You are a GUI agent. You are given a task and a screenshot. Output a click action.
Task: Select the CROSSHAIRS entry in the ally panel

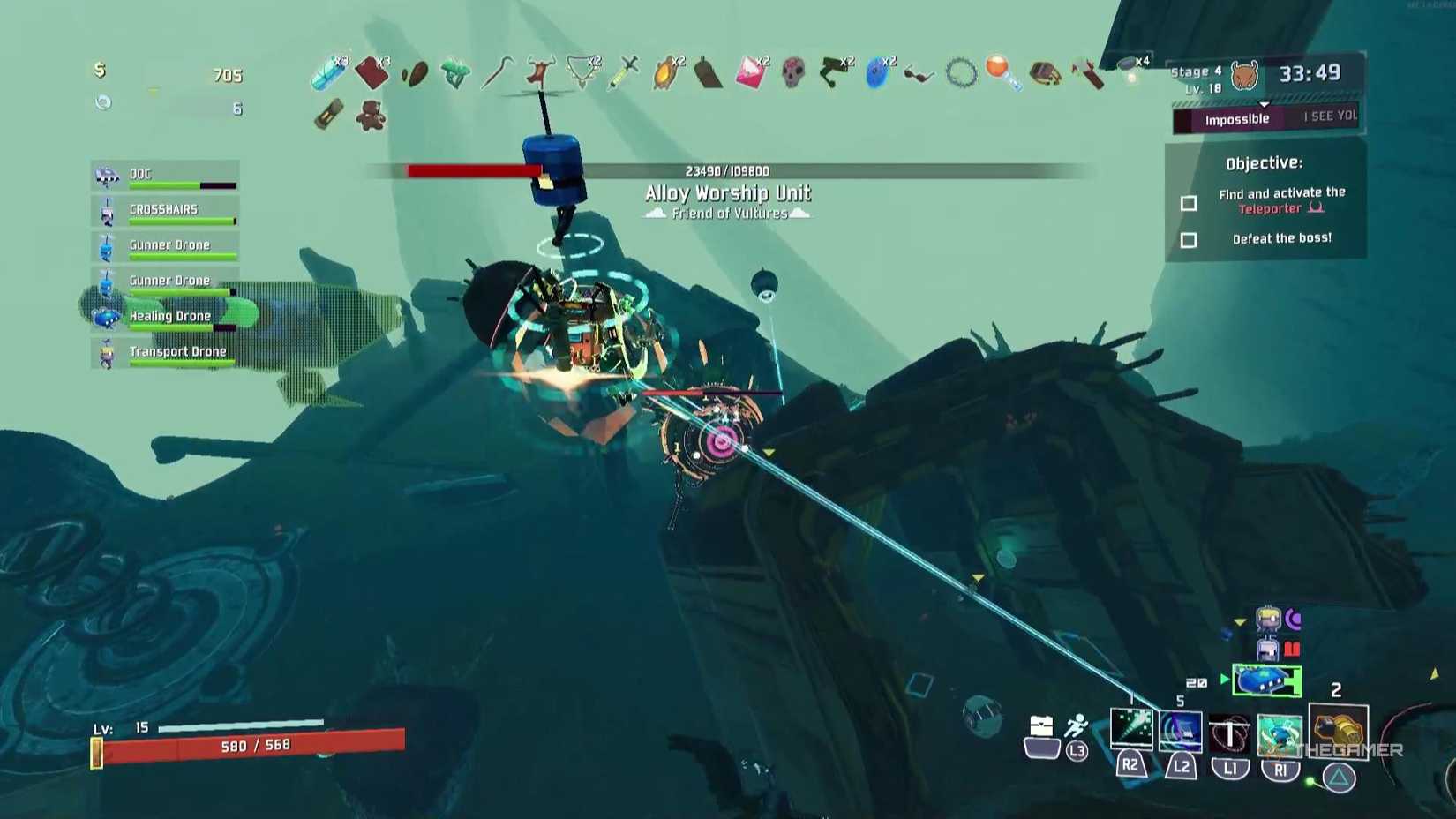tap(164, 209)
